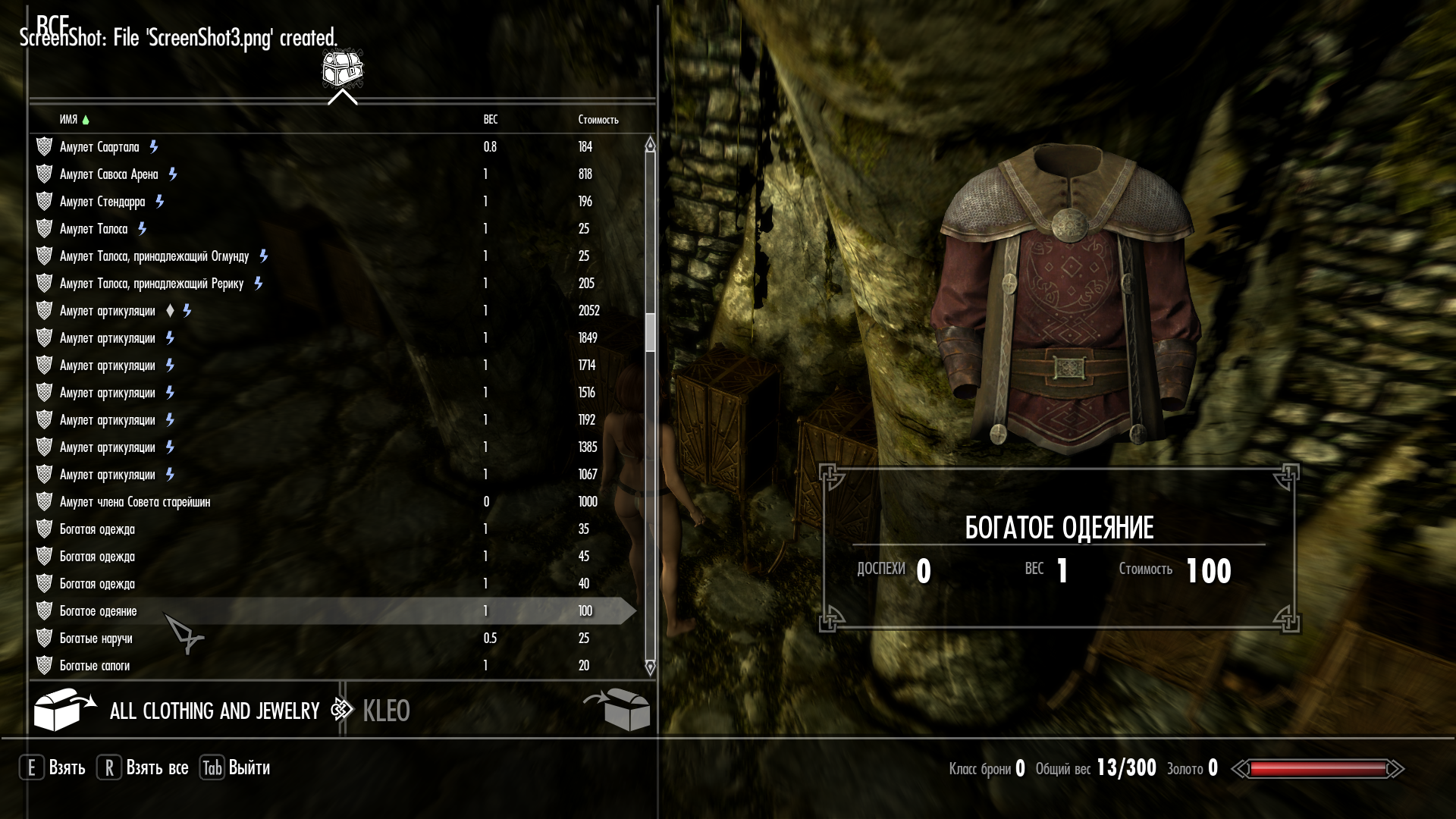Sort items by ВЕС column header
Viewport: 1456px width, 819px height.
point(491,120)
